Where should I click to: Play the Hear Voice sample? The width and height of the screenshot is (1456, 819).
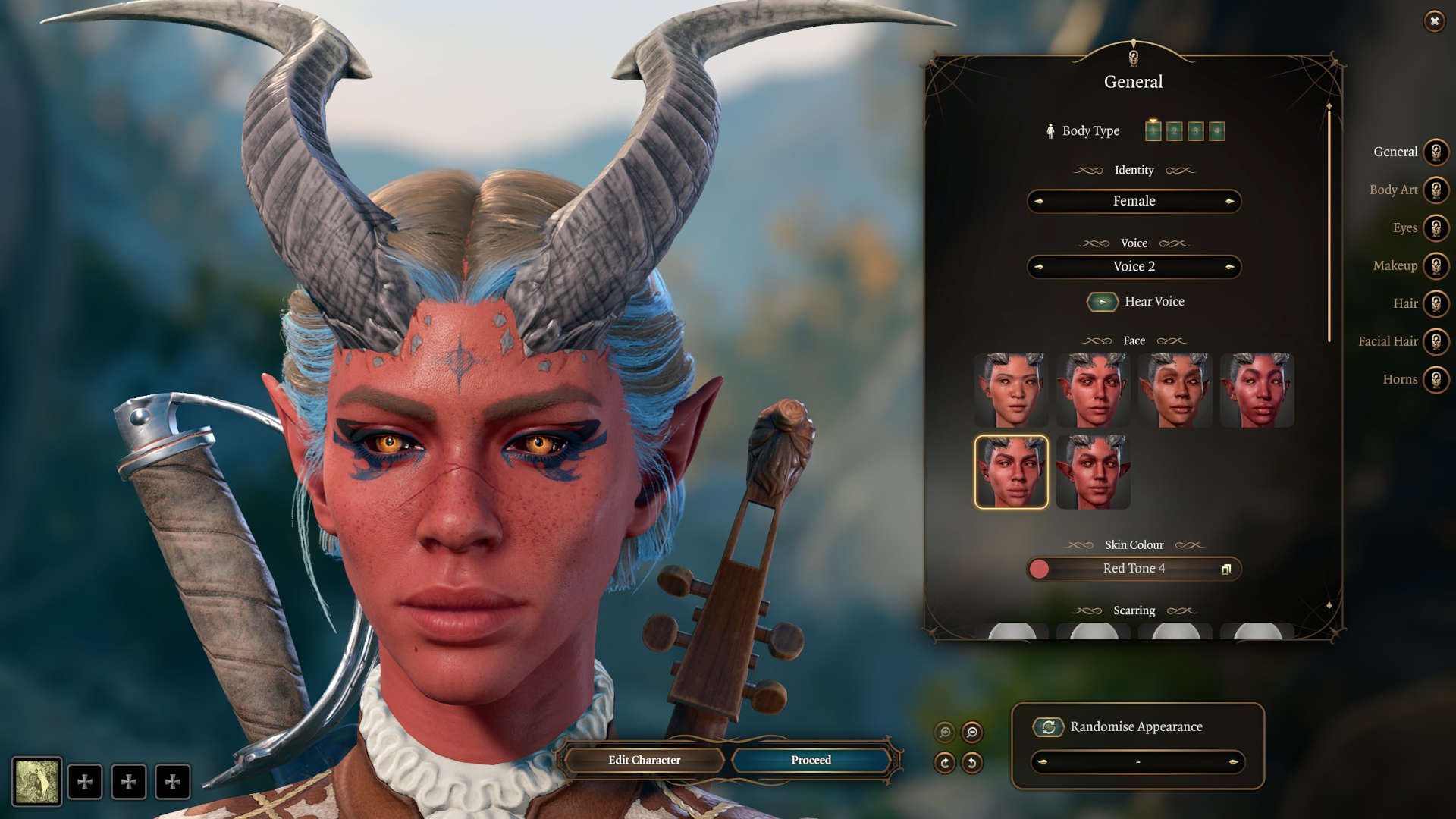point(1103,302)
